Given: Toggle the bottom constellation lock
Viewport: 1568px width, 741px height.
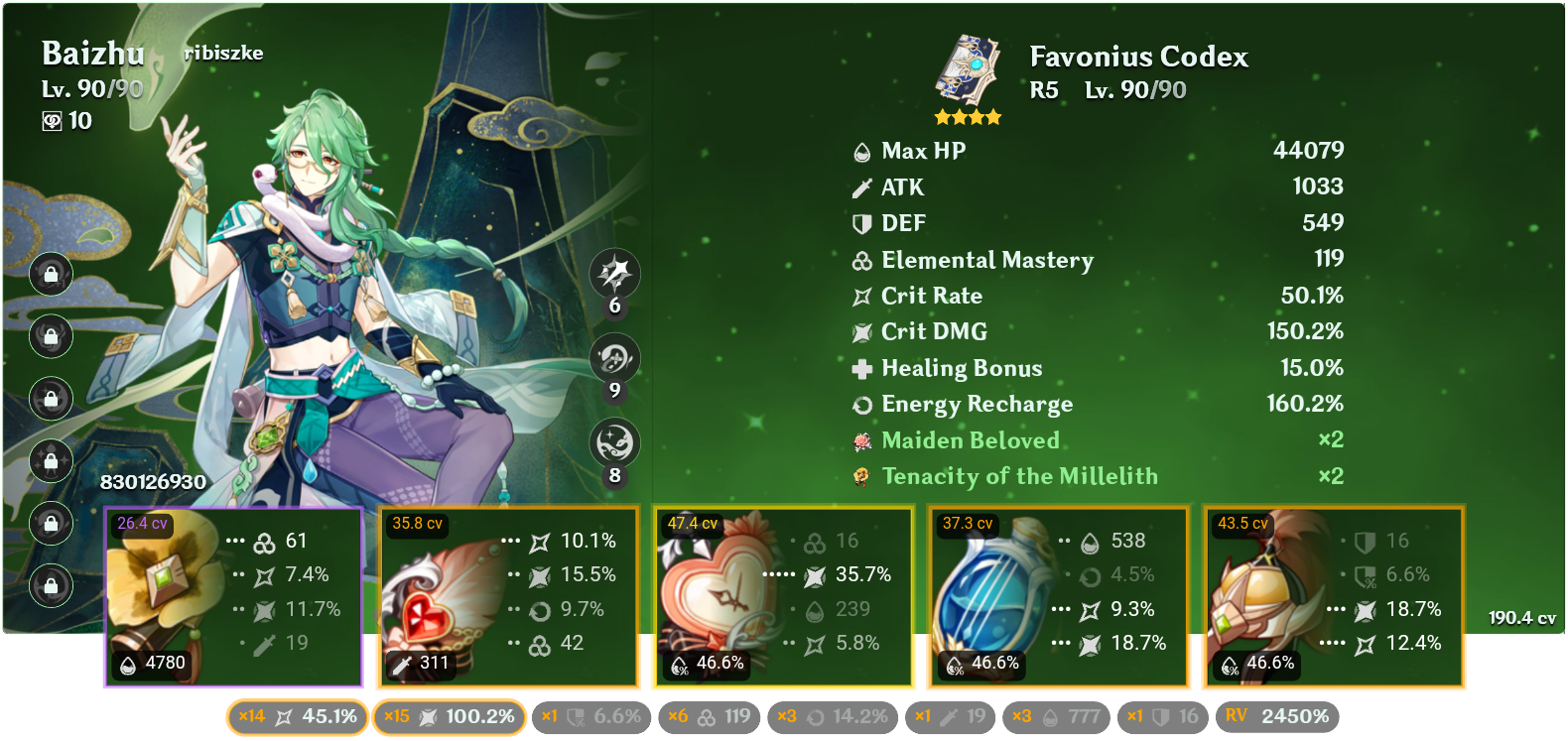Looking at the screenshot, I should [x=50, y=586].
